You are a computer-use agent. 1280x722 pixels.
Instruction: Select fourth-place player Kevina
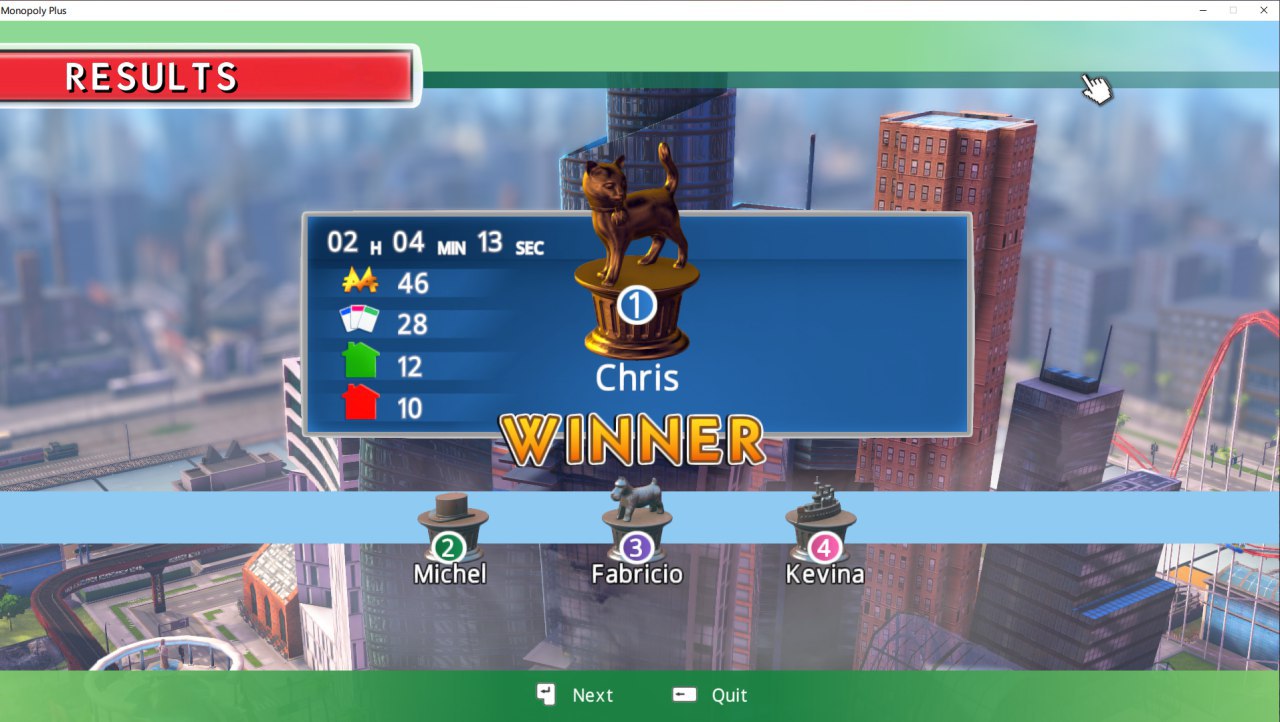click(x=823, y=546)
